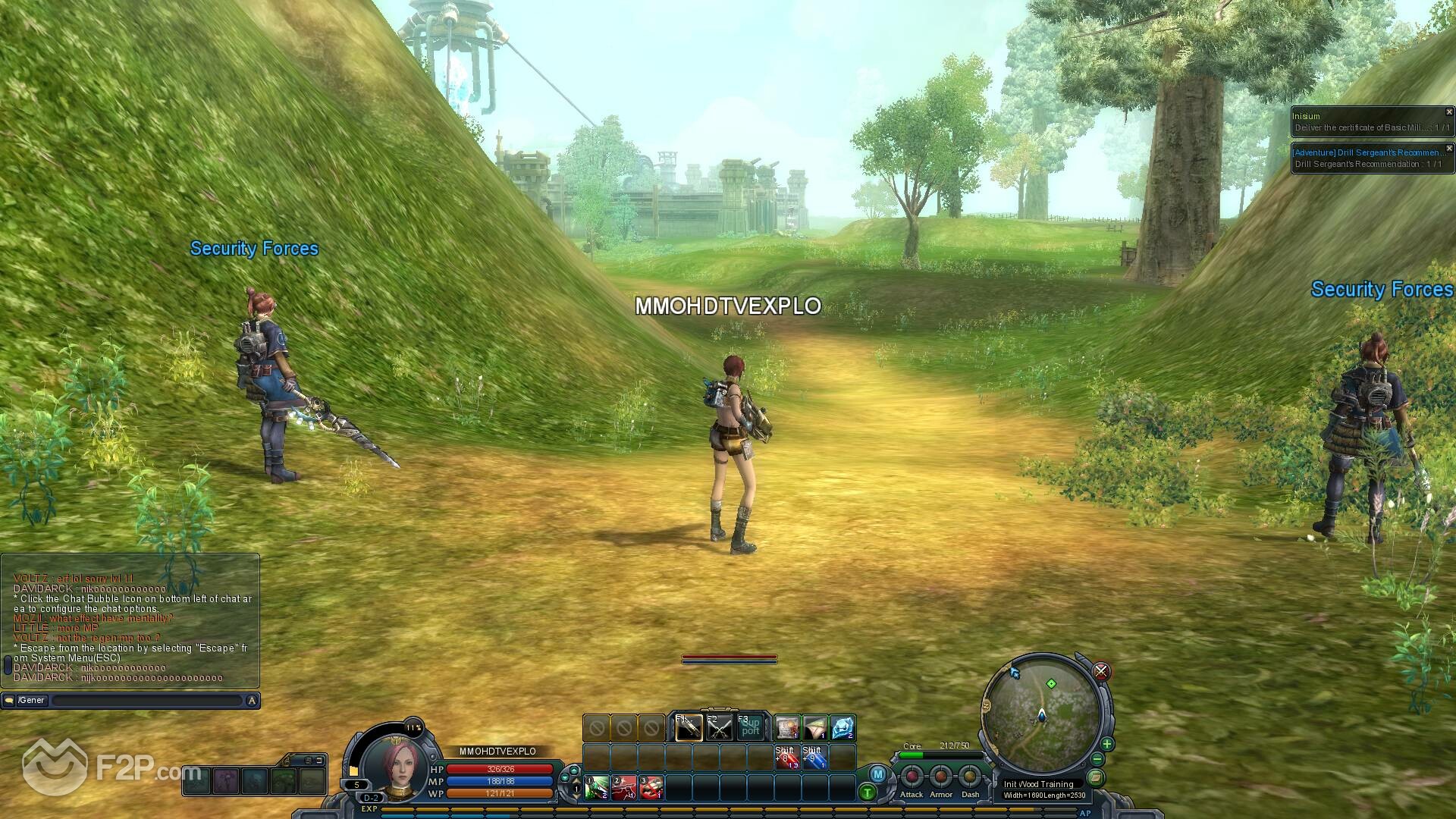Zoom out the minimap with the minus button
Image resolution: width=1456 pixels, height=819 pixels.
point(1097,759)
